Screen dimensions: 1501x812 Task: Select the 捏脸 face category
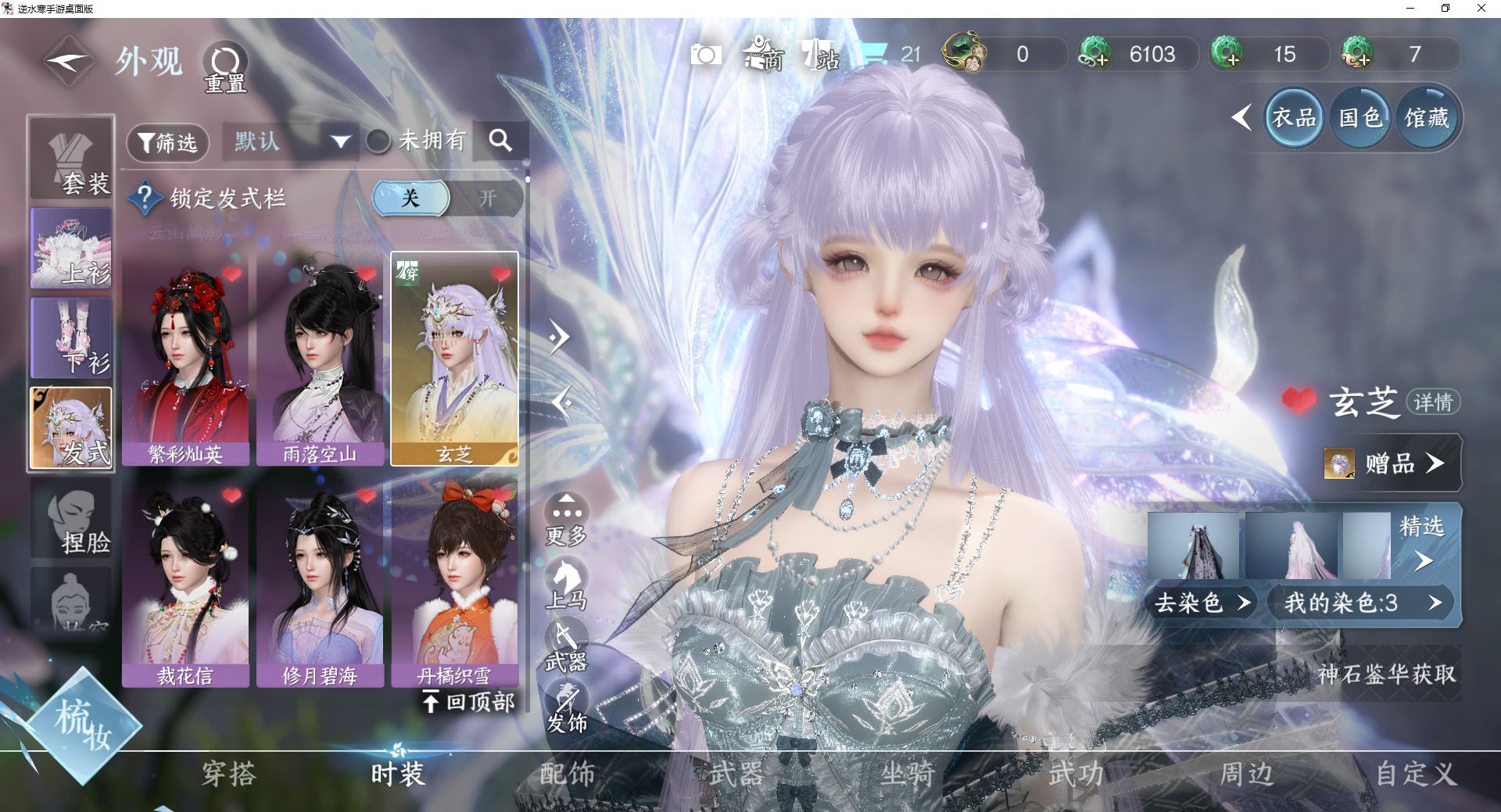[x=71, y=520]
